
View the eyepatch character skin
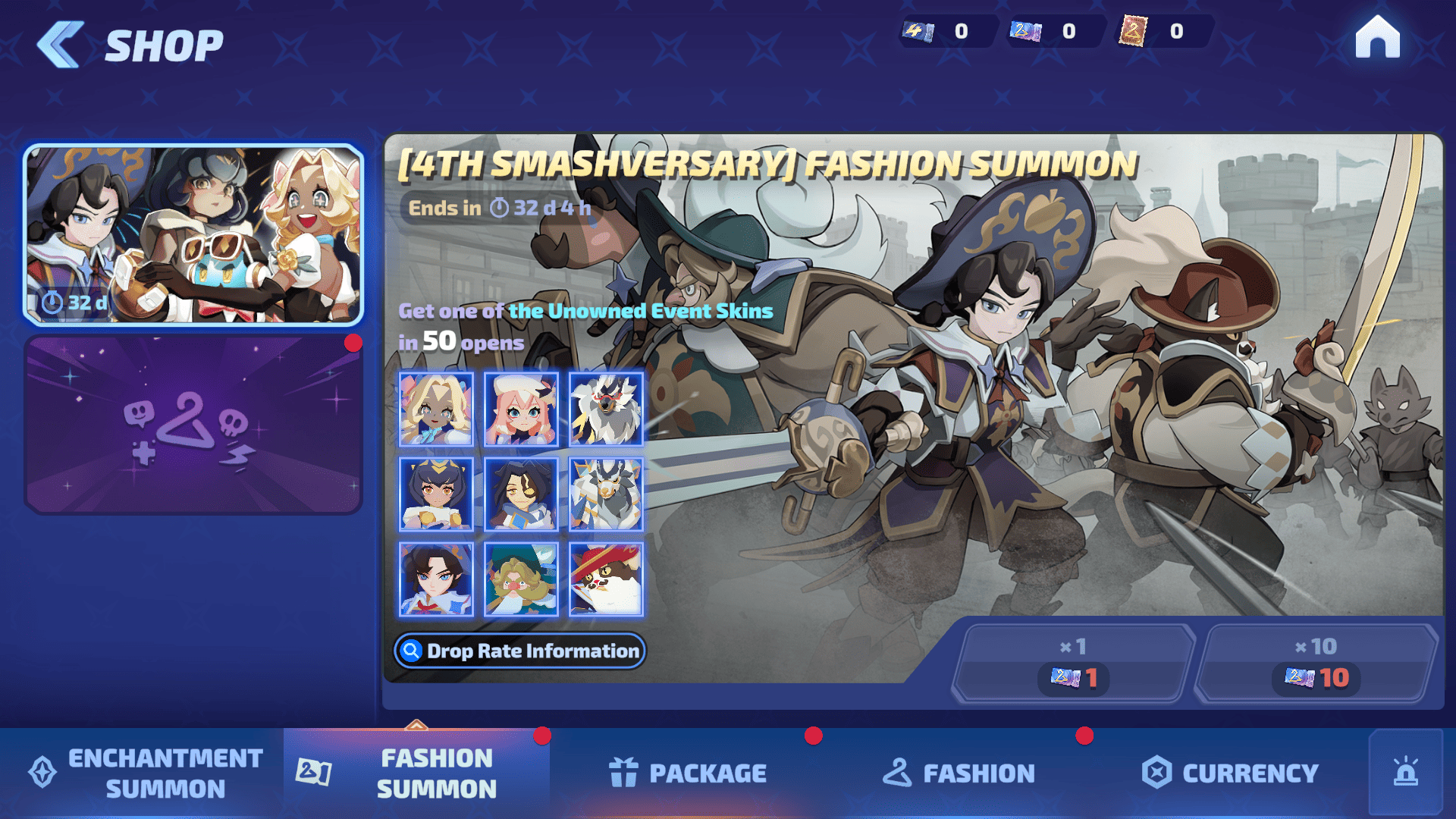click(x=521, y=494)
